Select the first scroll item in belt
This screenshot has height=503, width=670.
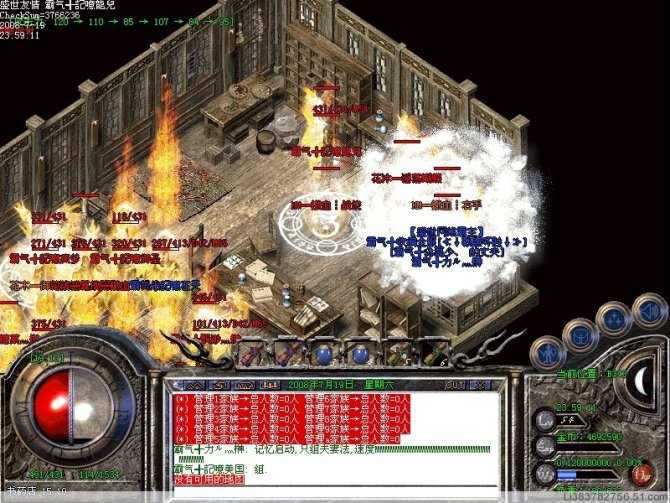(x=252, y=353)
